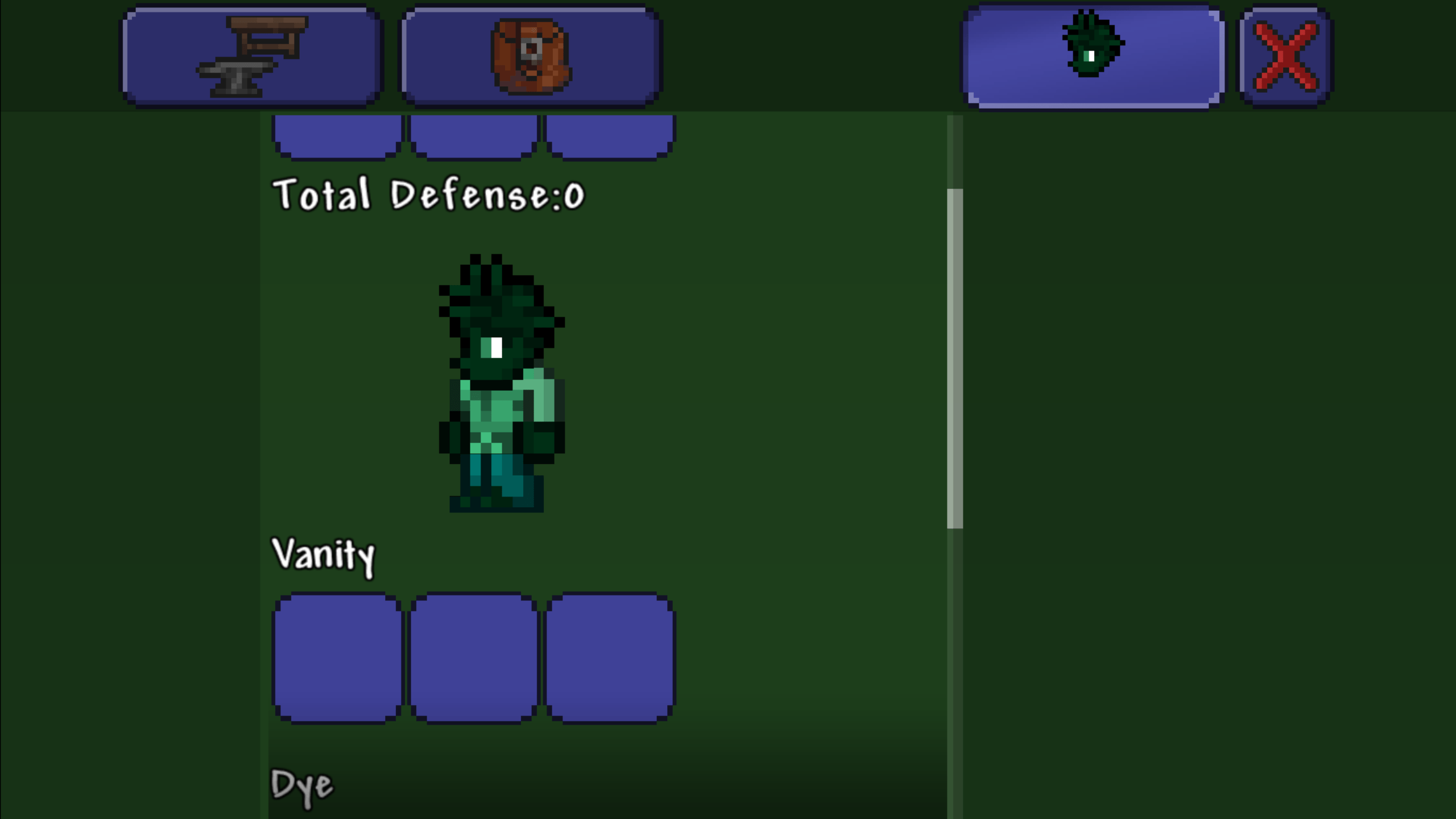Tap the green character head icon button
This screenshot has width=1456, height=819.
click(x=1090, y=54)
